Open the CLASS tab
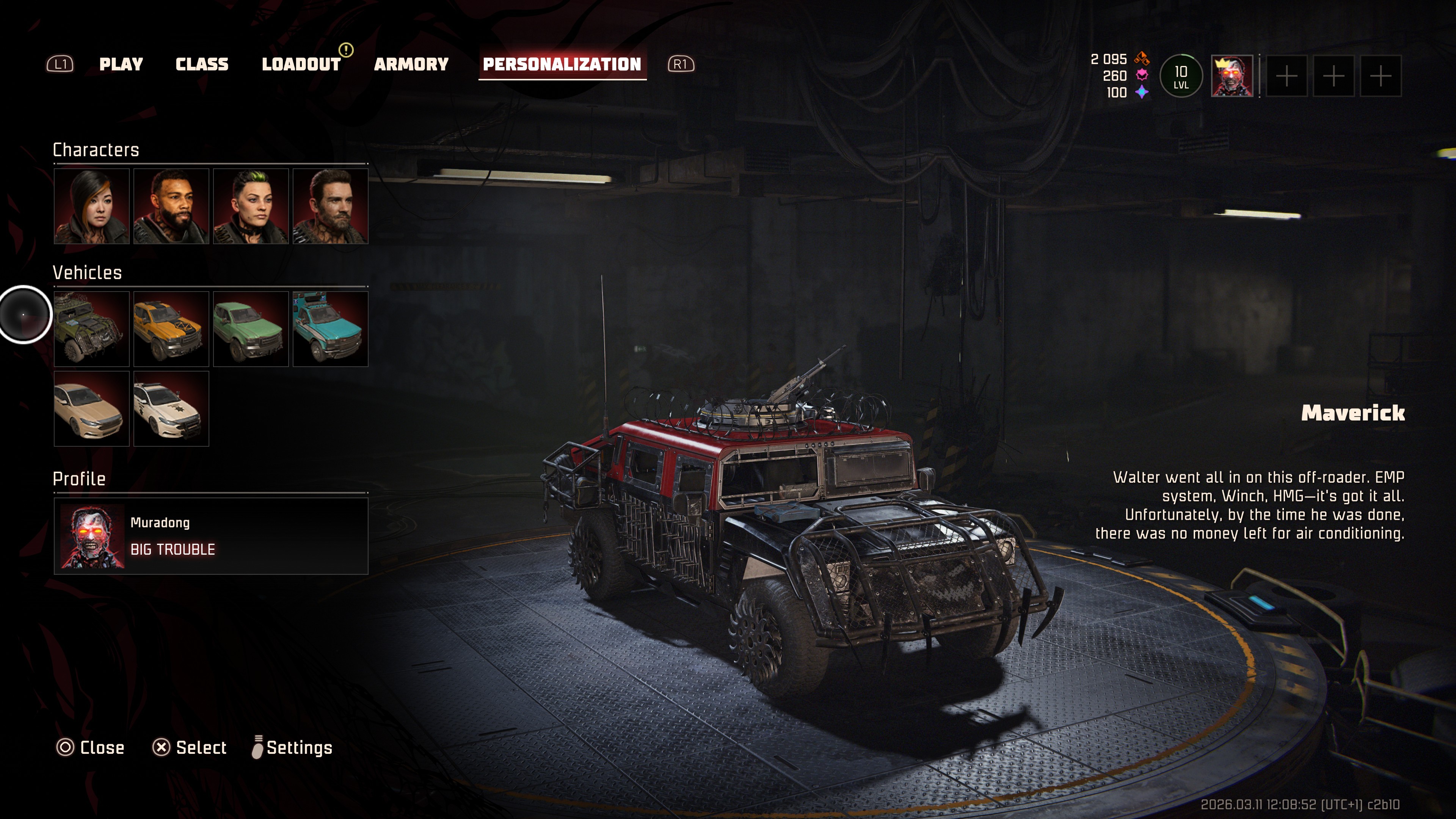 pyautogui.click(x=202, y=64)
